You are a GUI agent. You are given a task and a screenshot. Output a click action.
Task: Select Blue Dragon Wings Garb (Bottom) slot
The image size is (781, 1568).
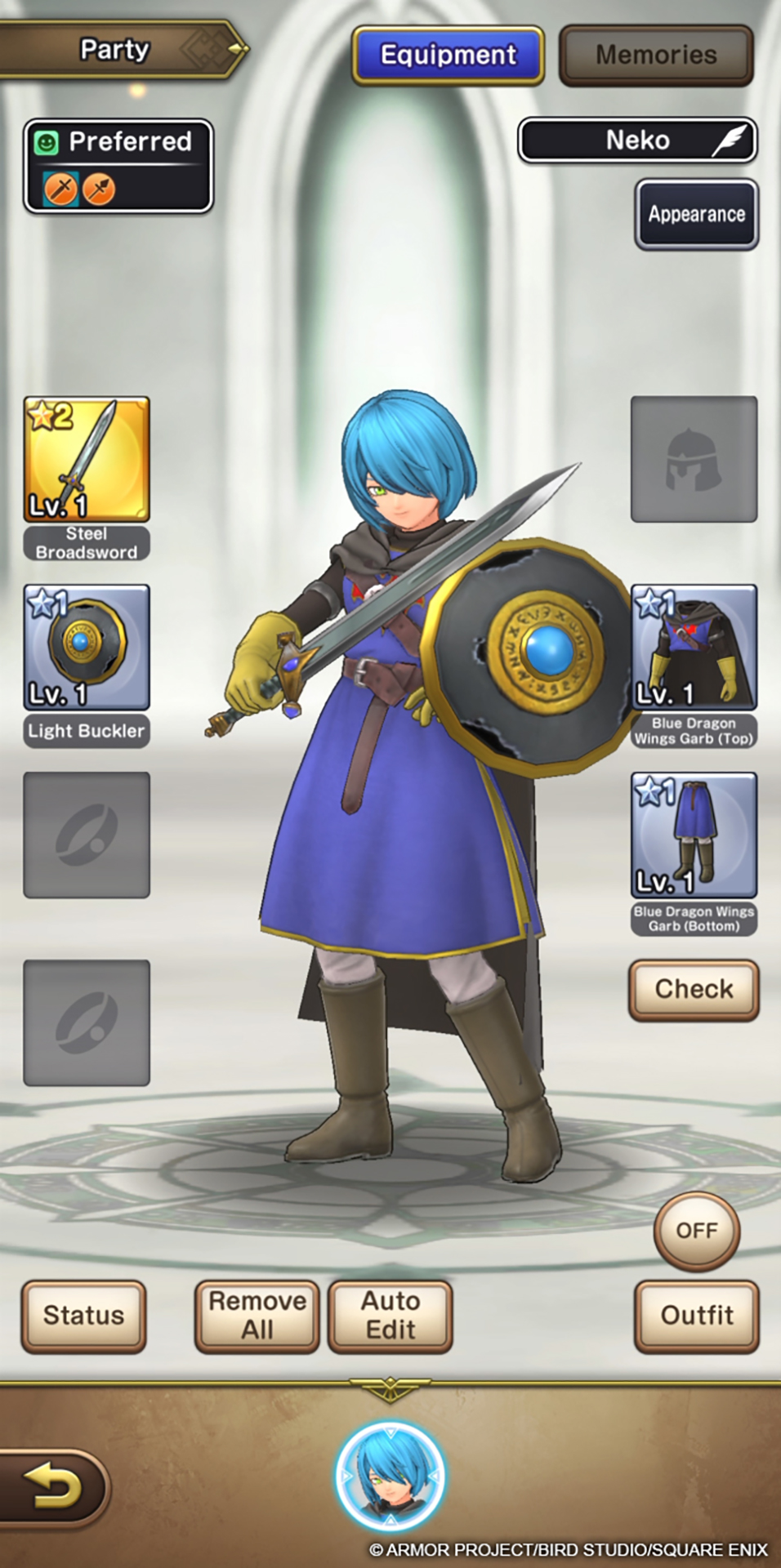click(x=694, y=835)
